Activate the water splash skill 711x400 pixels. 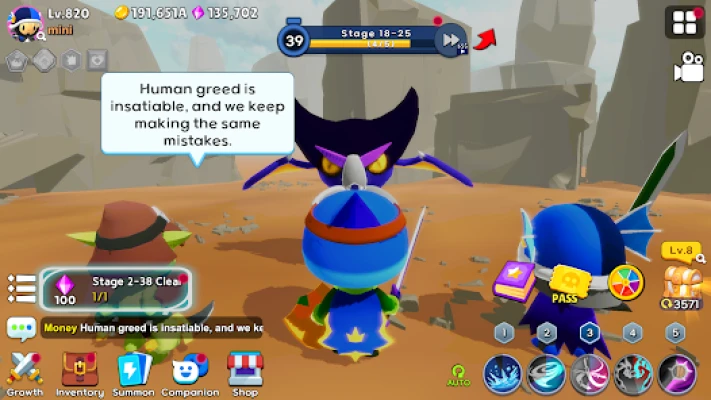pos(503,373)
